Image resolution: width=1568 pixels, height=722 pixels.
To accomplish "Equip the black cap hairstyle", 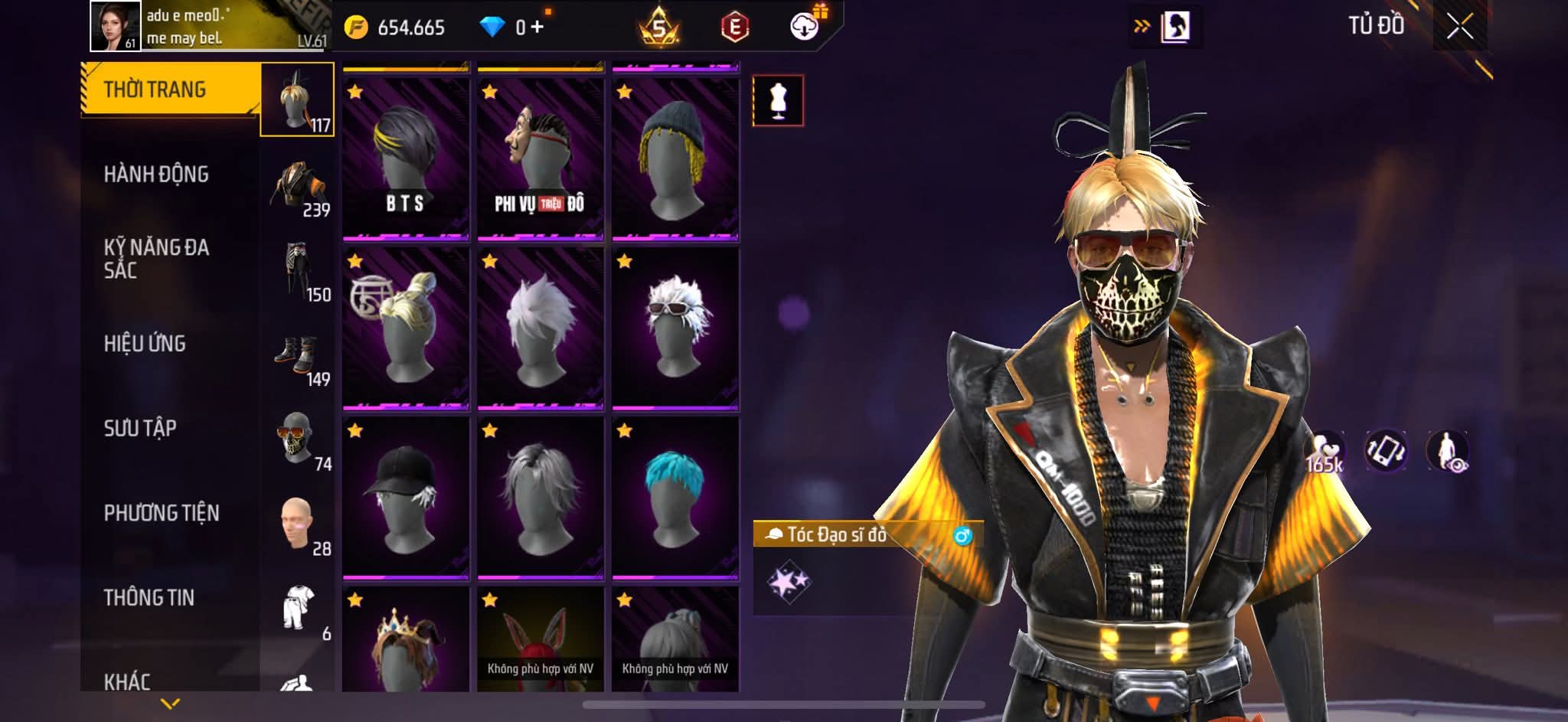I will 405,497.
